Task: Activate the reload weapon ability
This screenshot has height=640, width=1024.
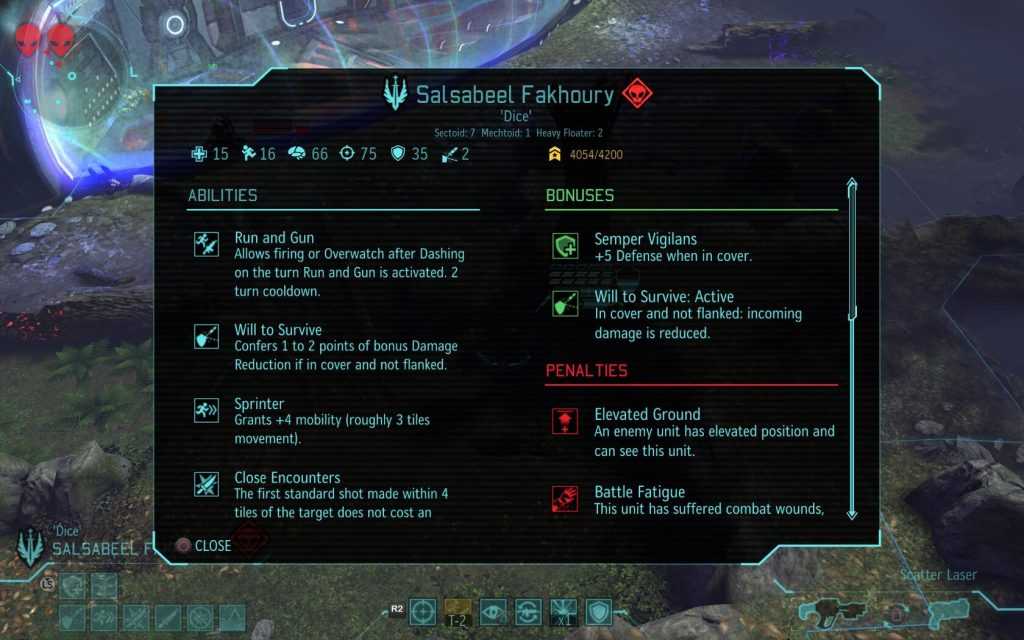Action: [x=528, y=611]
